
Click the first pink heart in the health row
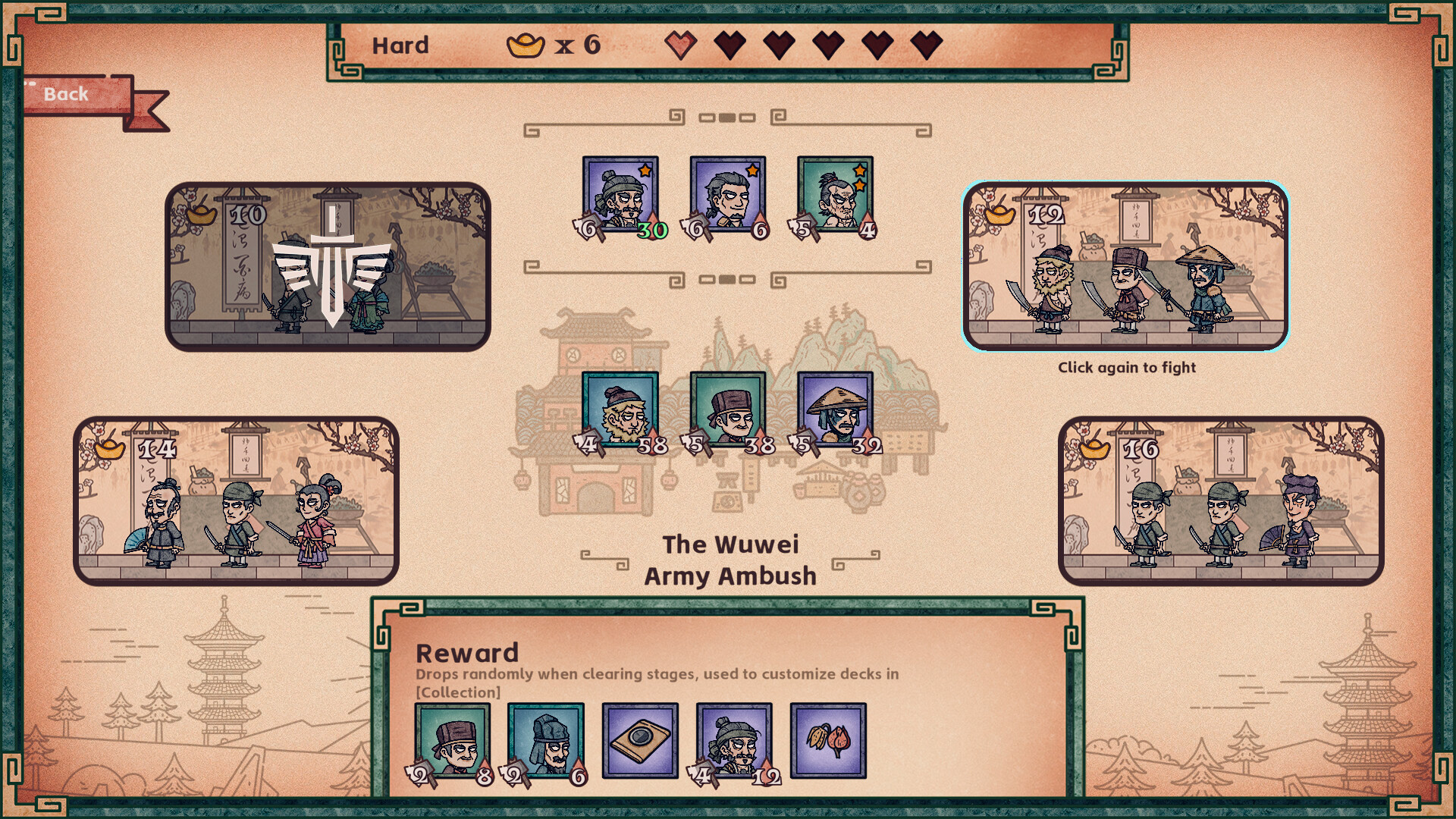coord(682,45)
